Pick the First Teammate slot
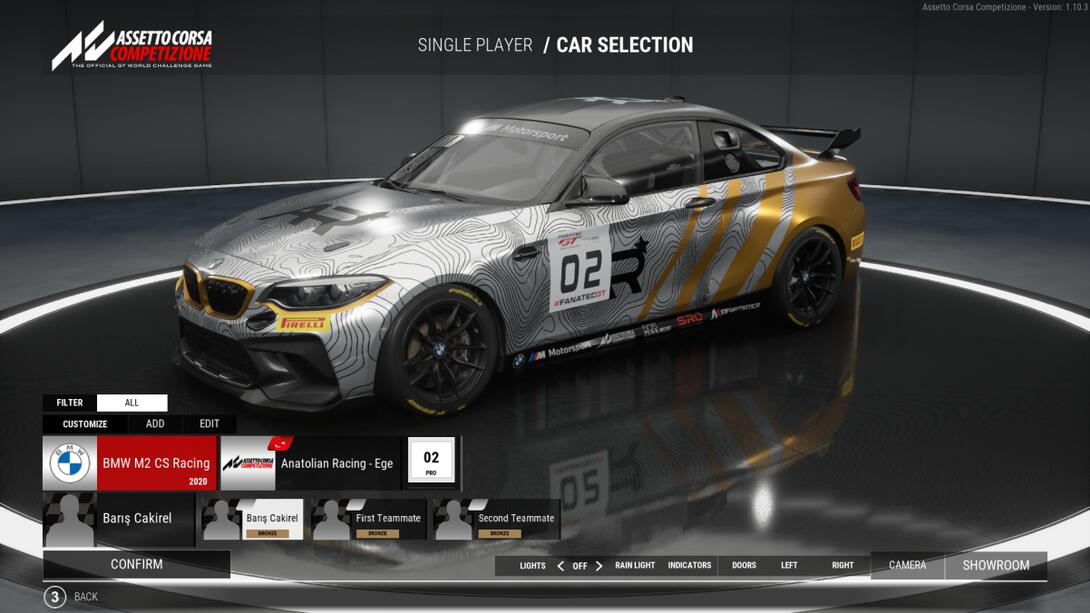This screenshot has width=1090, height=613. pos(369,519)
